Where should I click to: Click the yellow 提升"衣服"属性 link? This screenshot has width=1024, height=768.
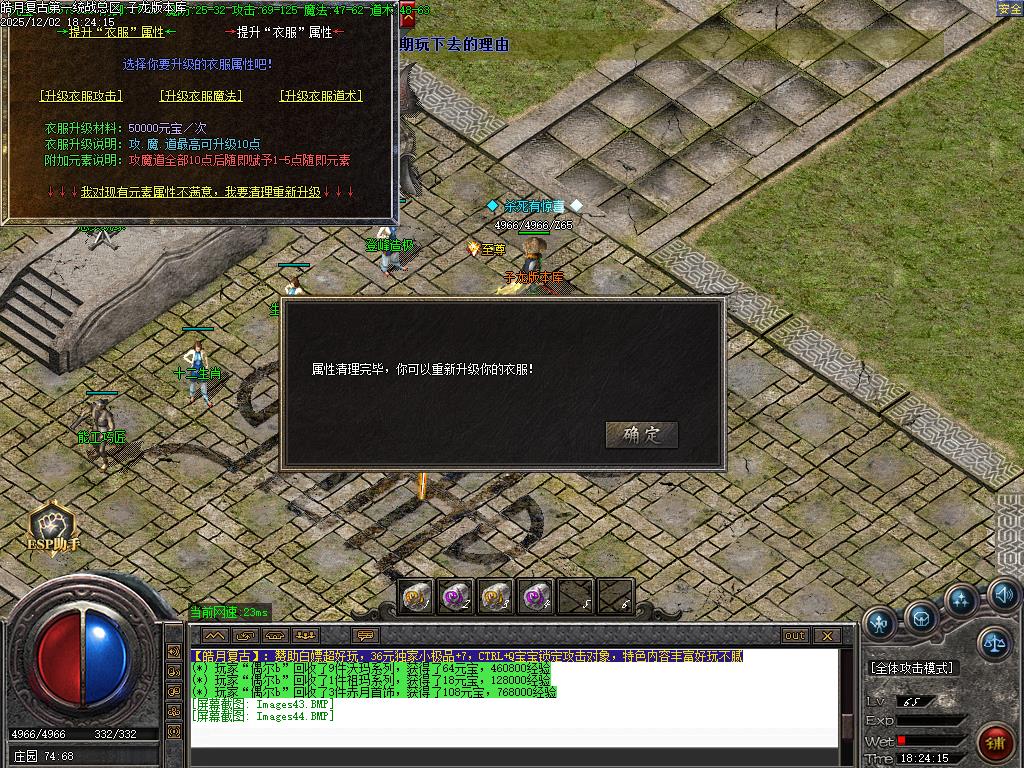tap(117, 32)
